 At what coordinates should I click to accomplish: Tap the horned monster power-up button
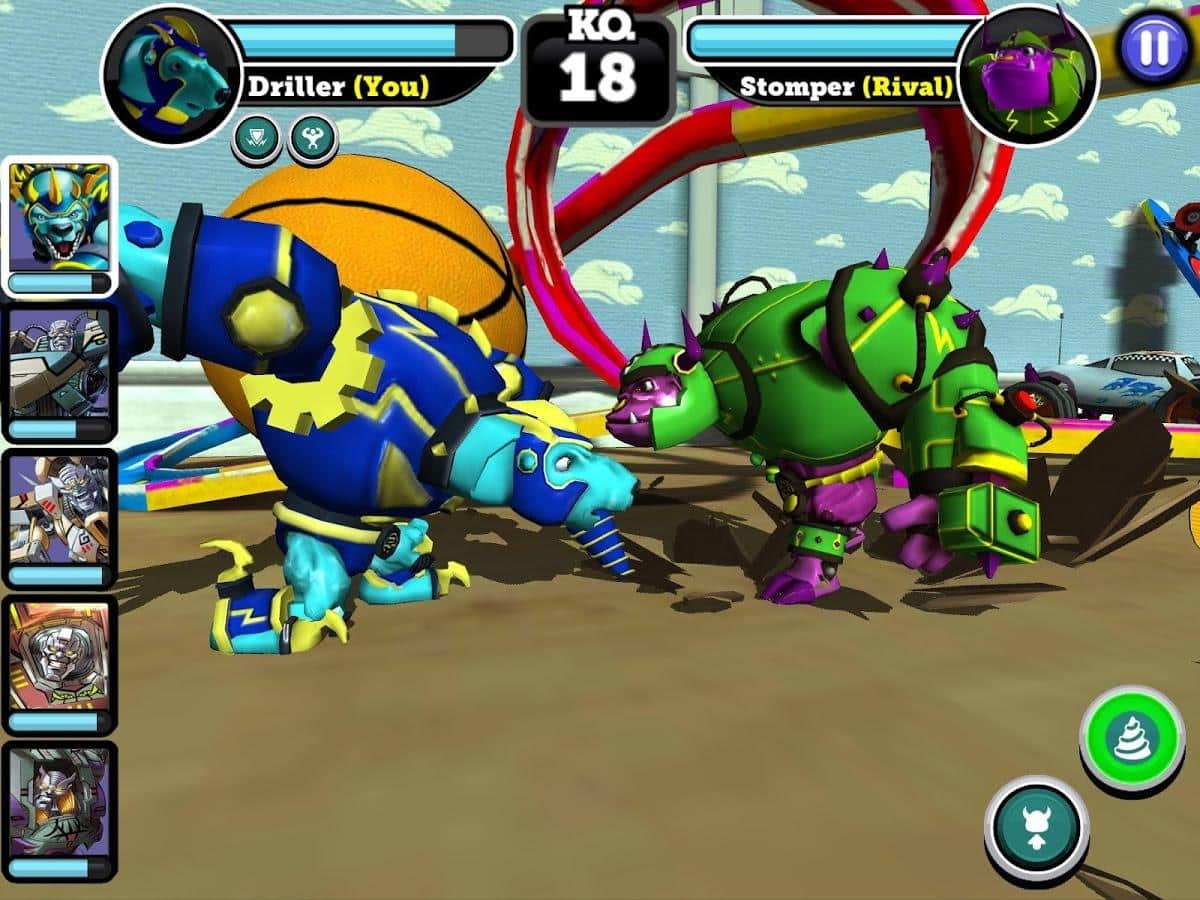tap(1036, 828)
